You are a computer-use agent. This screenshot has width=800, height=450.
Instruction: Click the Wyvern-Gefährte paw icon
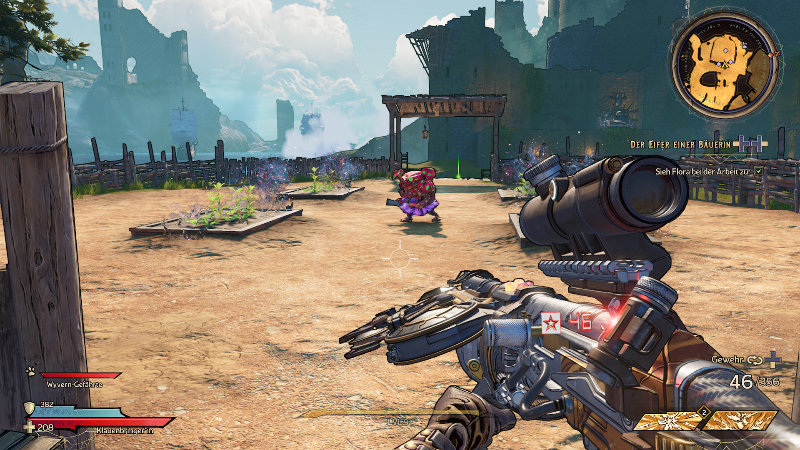coord(31,371)
